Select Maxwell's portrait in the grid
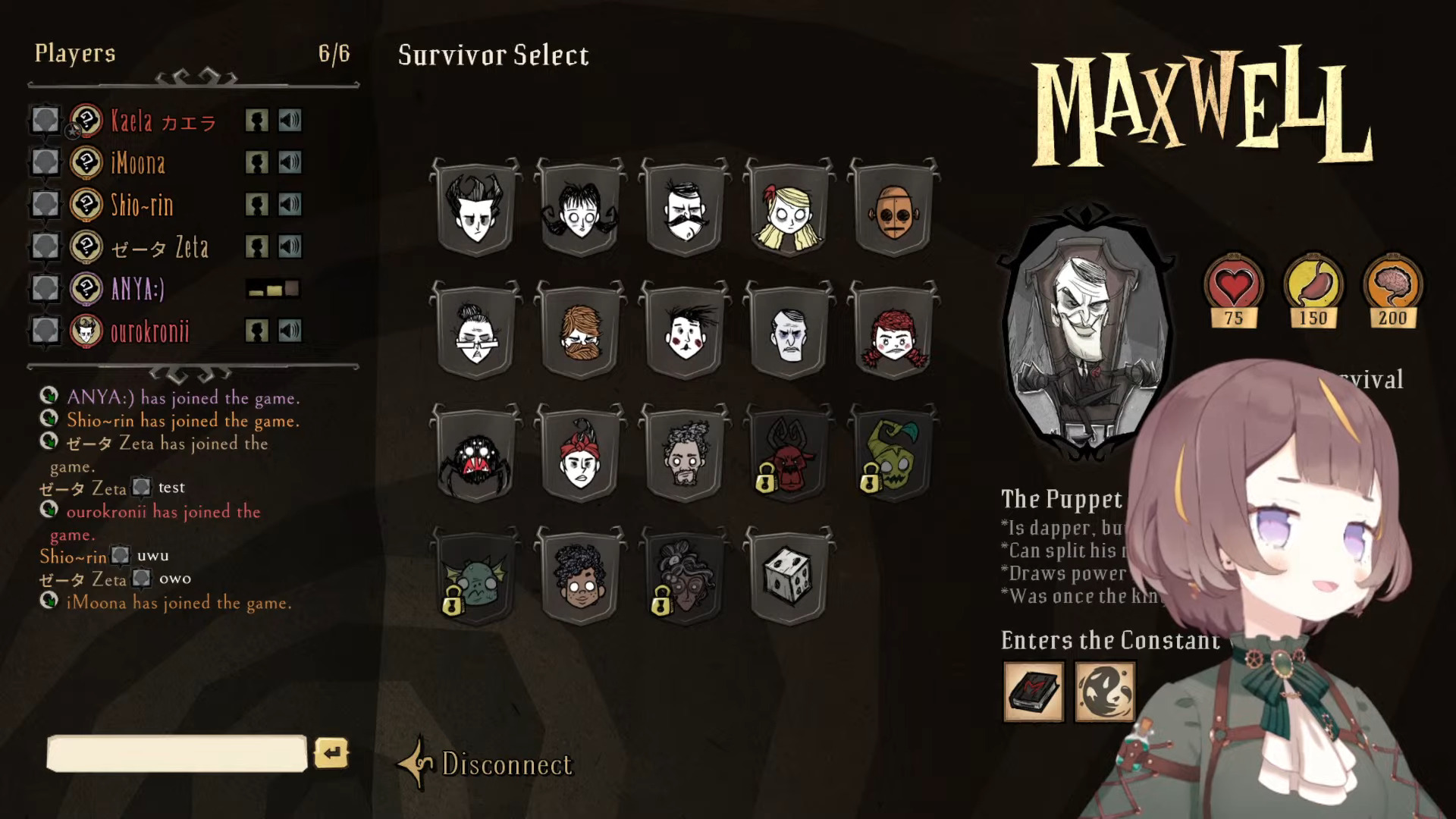Image resolution: width=1456 pixels, height=819 pixels. click(789, 333)
